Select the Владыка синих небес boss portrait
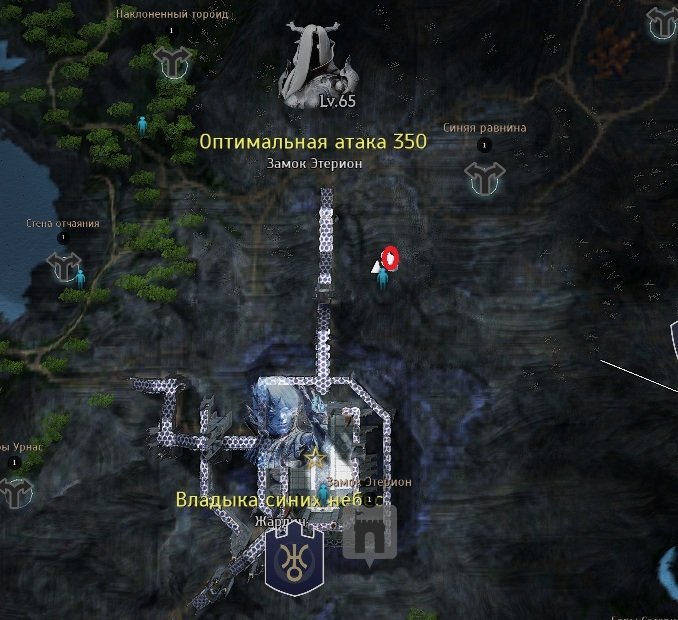 pyautogui.click(x=285, y=437)
